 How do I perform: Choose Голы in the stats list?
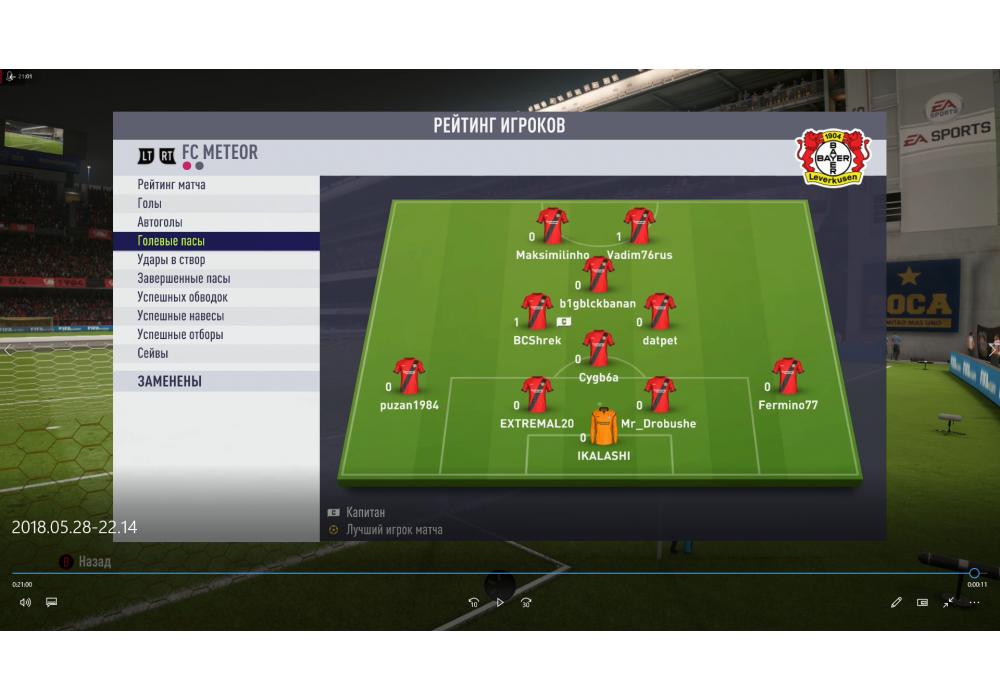pyautogui.click(x=150, y=204)
